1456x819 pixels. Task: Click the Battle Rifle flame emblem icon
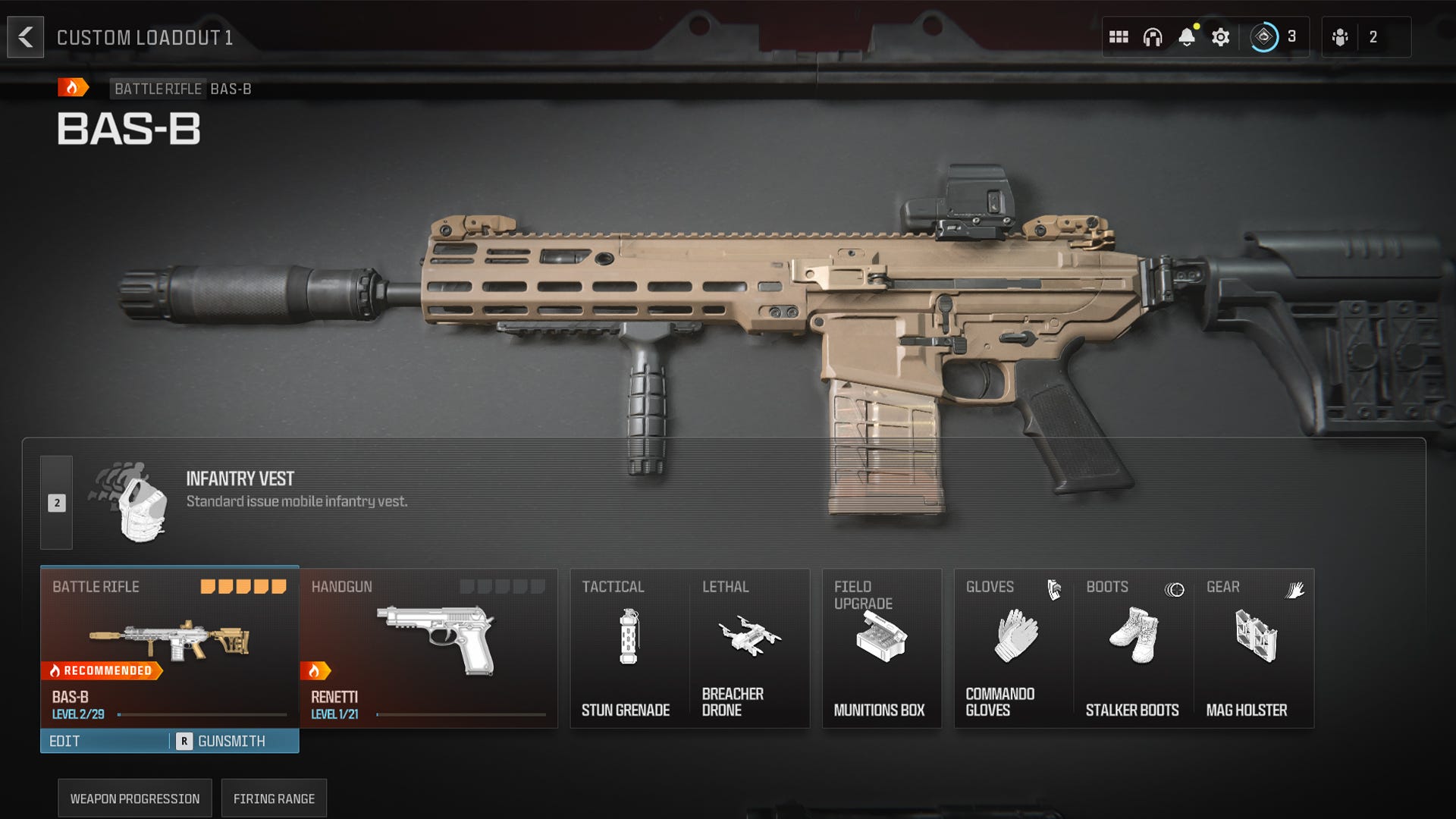pos(71,89)
